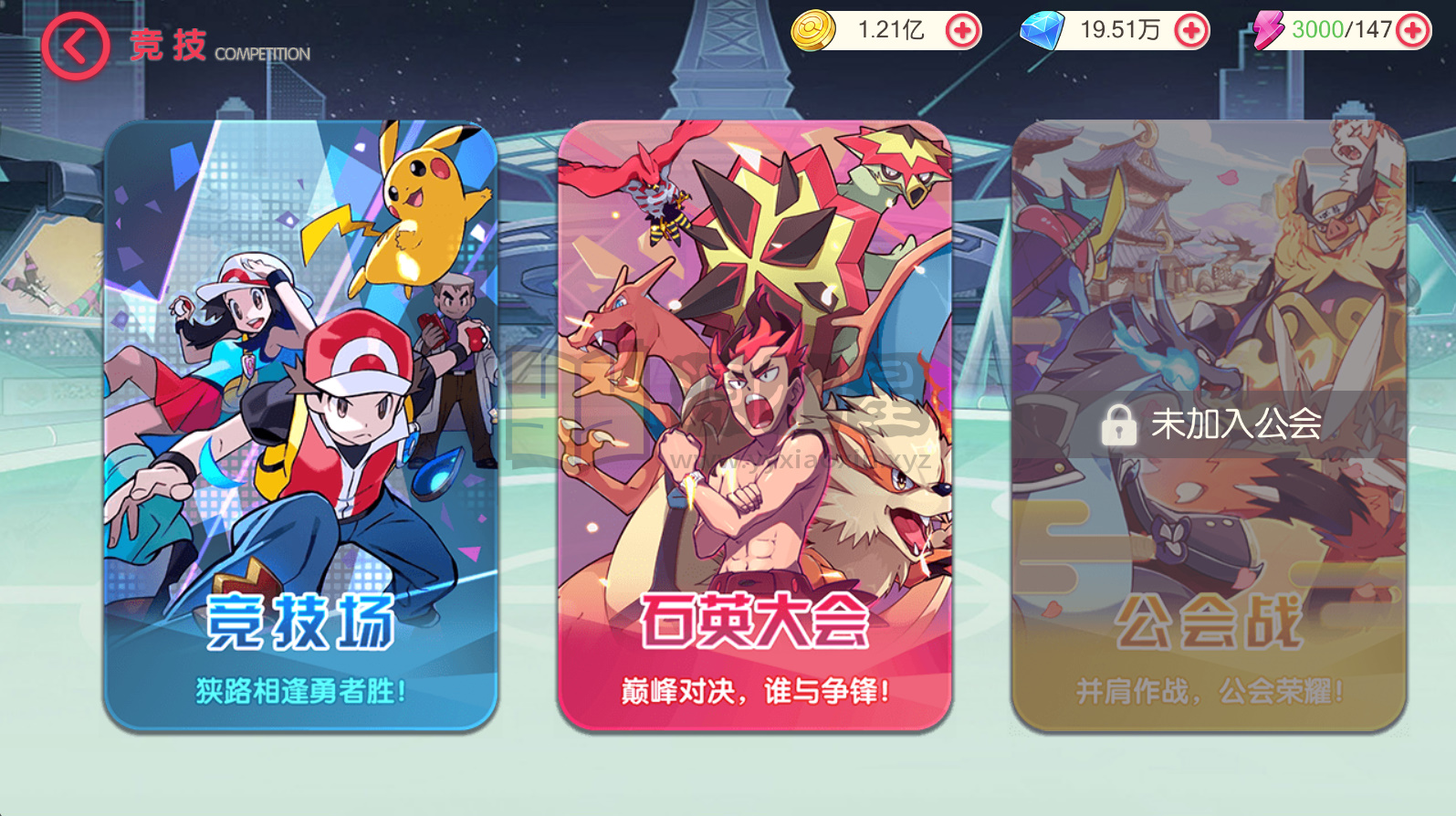Click the diamond balance showing 19.51万
The height and width of the screenshot is (816, 1456).
1116,30
